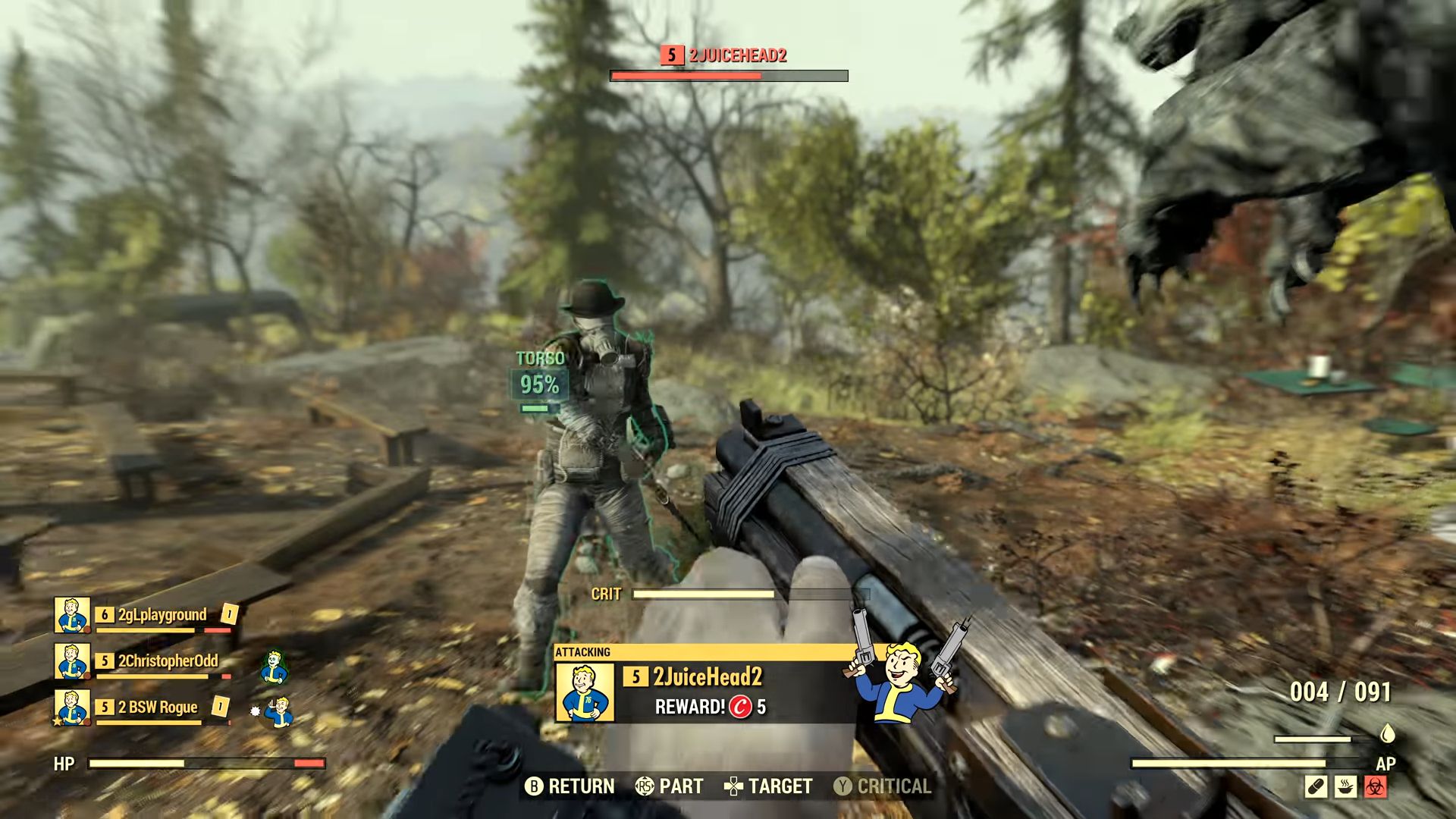Click the perk card badge beside 2gLplayground
The width and height of the screenshot is (1456, 819).
click(229, 613)
